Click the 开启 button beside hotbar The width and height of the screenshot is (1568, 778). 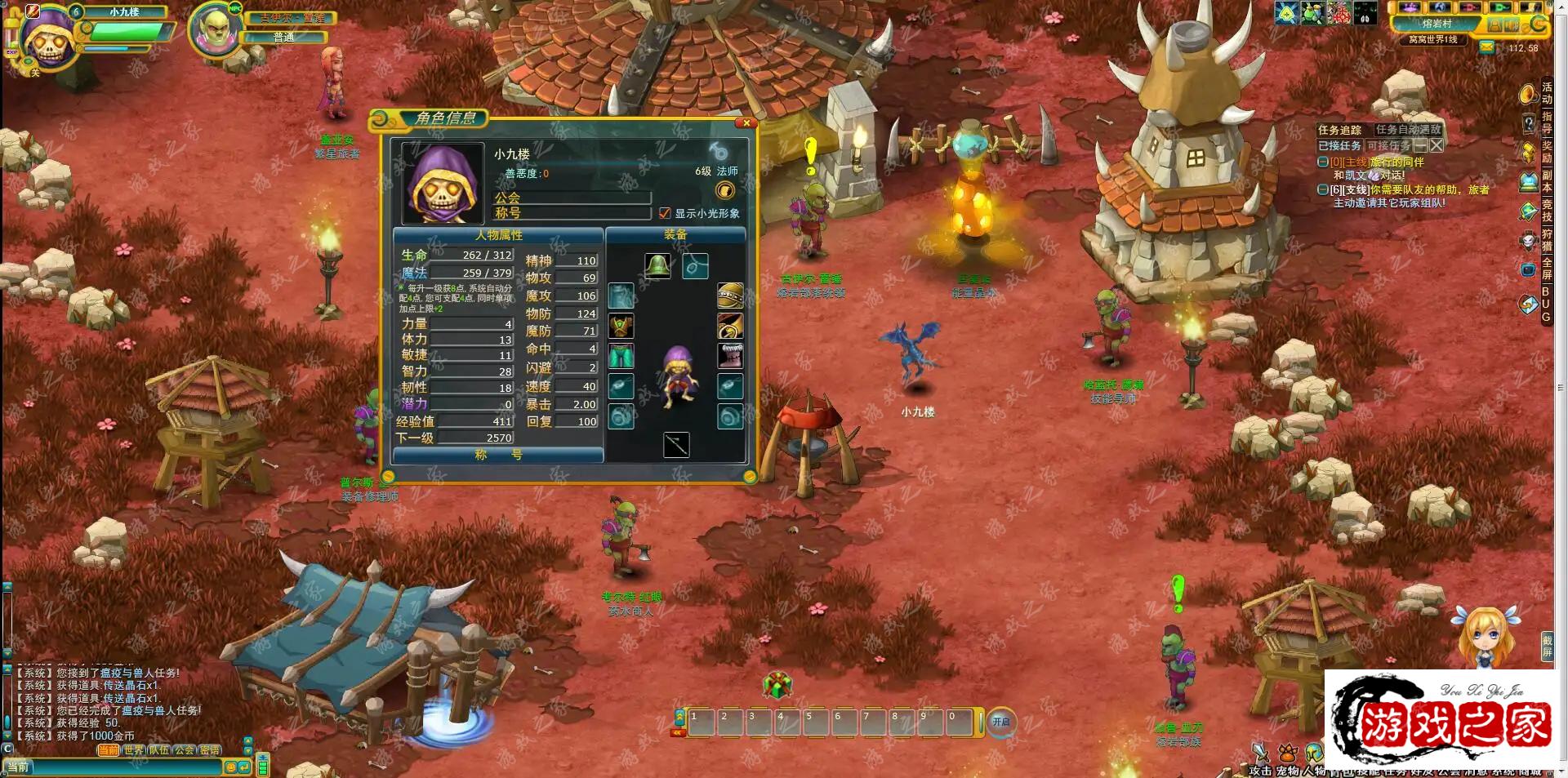tap(1000, 722)
